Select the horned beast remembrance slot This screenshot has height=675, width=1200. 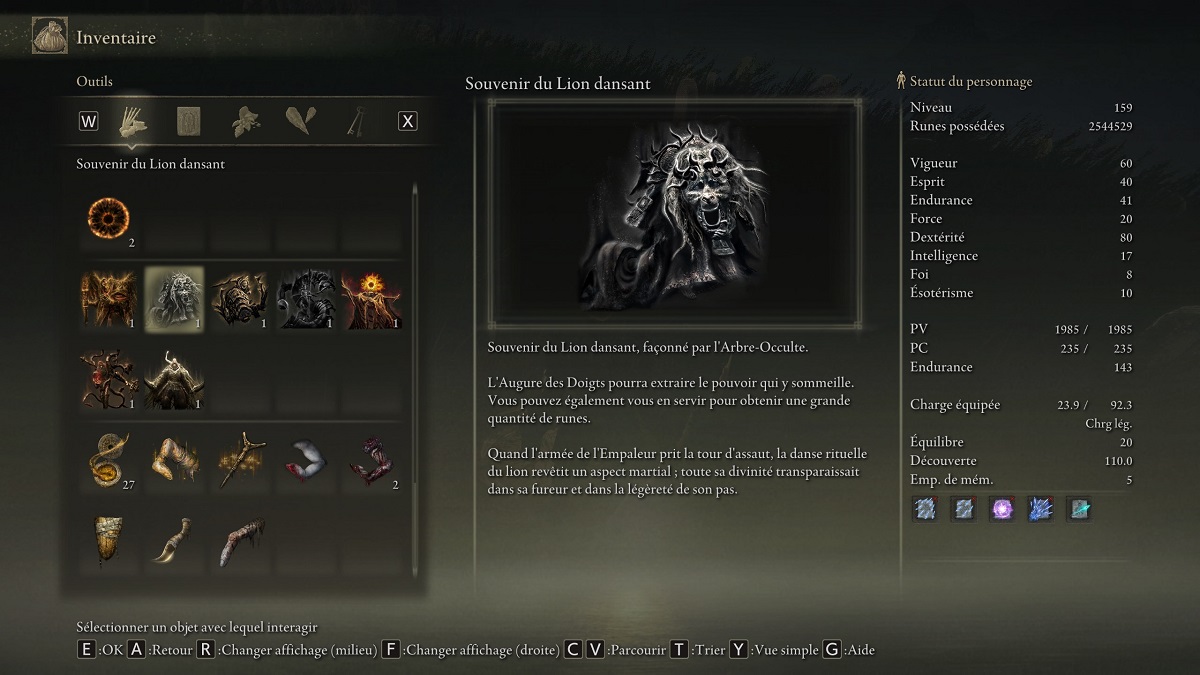coord(175,378)
